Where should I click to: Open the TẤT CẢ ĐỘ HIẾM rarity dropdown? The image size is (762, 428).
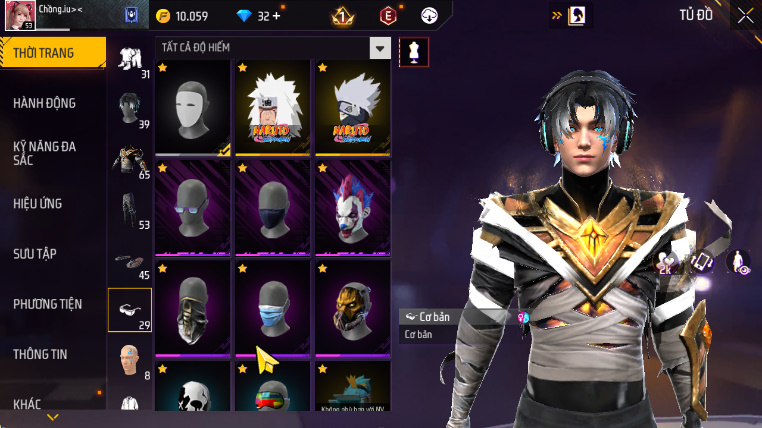tap(379, 48)
